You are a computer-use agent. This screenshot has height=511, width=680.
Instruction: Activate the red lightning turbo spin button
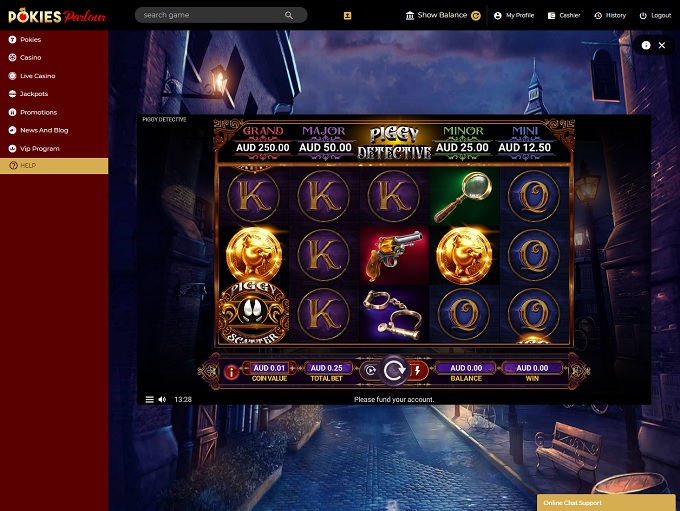[x=418, y=370]
